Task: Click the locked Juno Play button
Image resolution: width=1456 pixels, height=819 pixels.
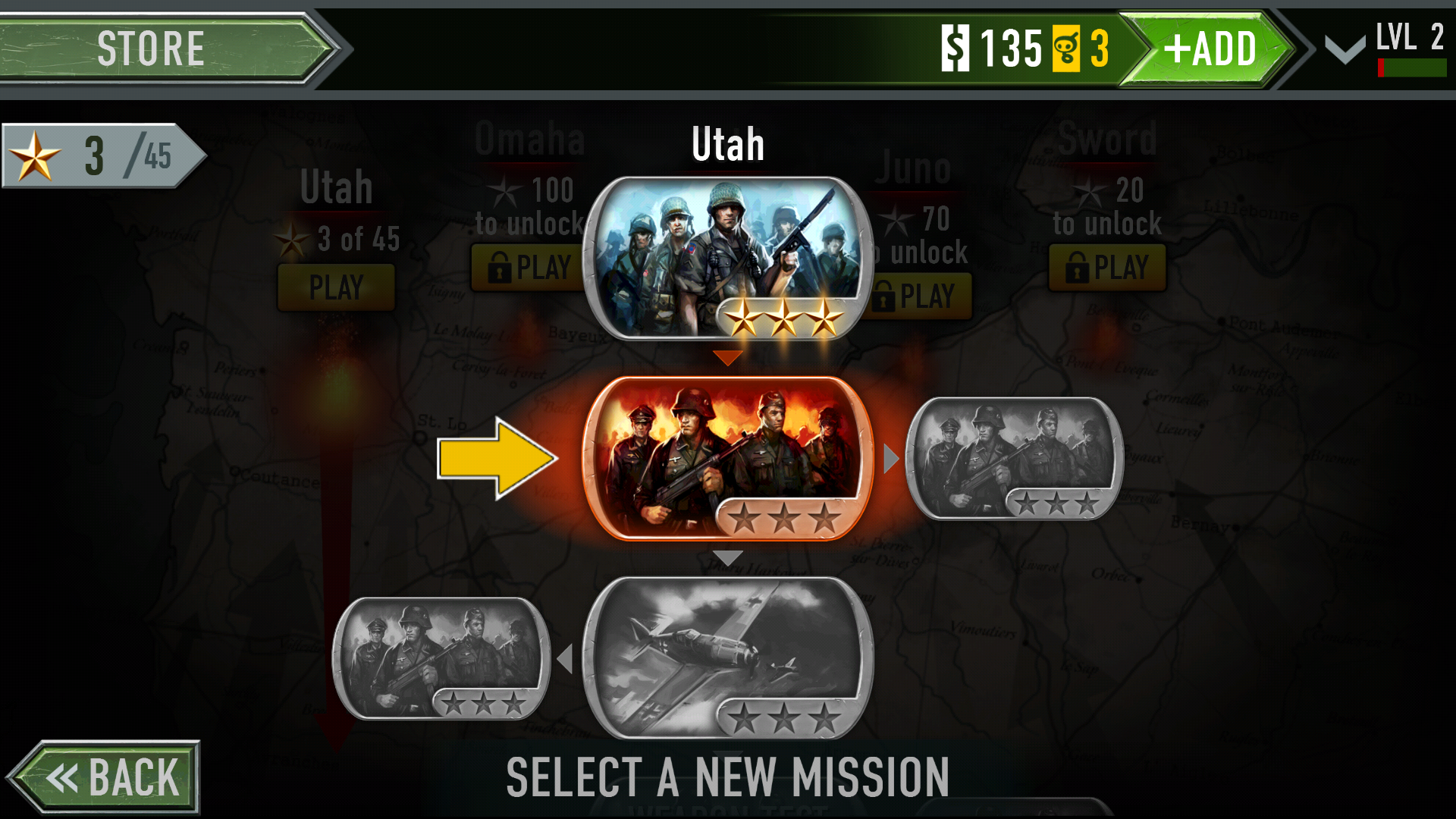Action: (921, 297)
